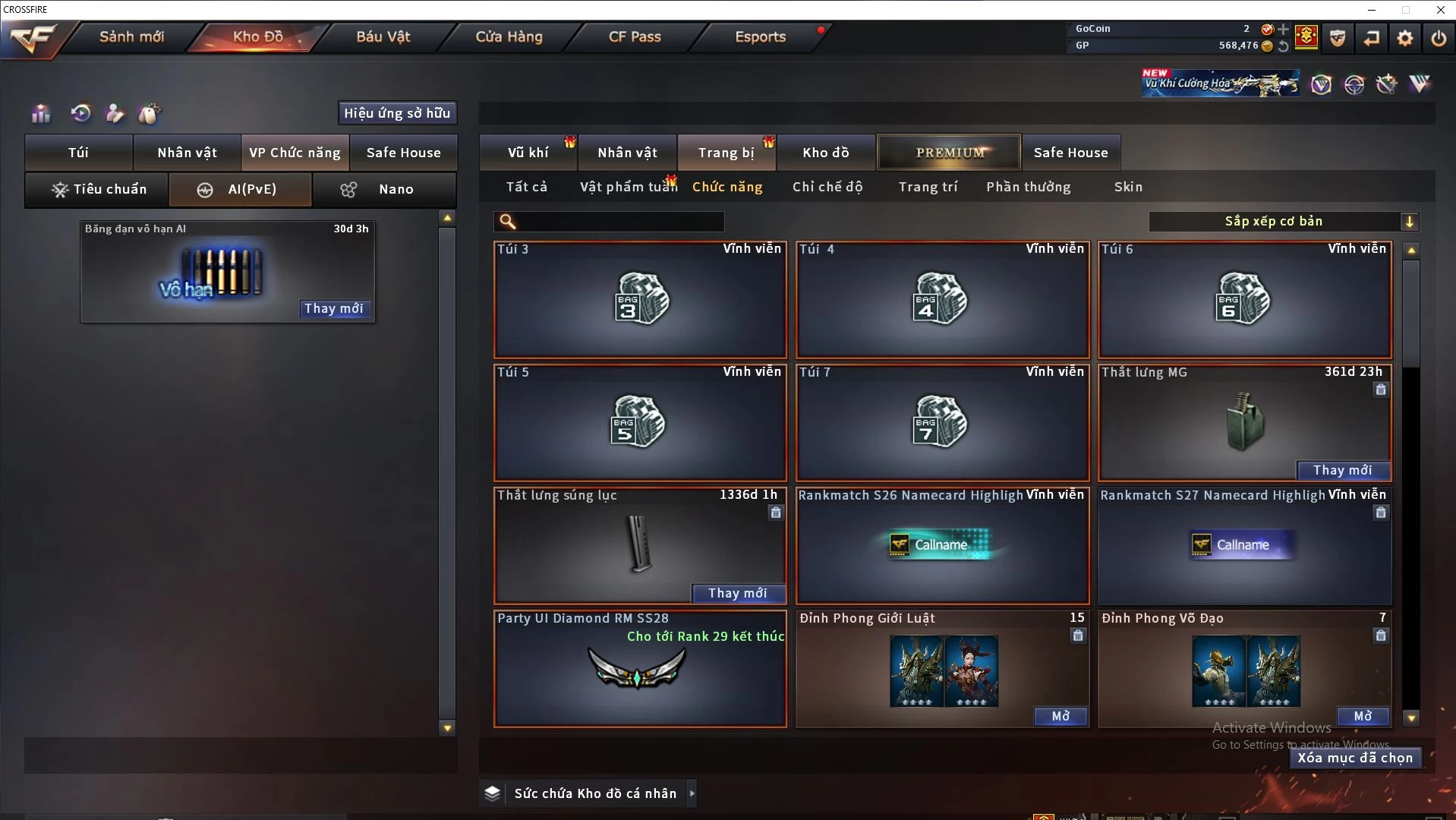Viewport: 1456px width, 820px height.
Task: Select the PREMIUM tab
Action: (x=950, y=153)
